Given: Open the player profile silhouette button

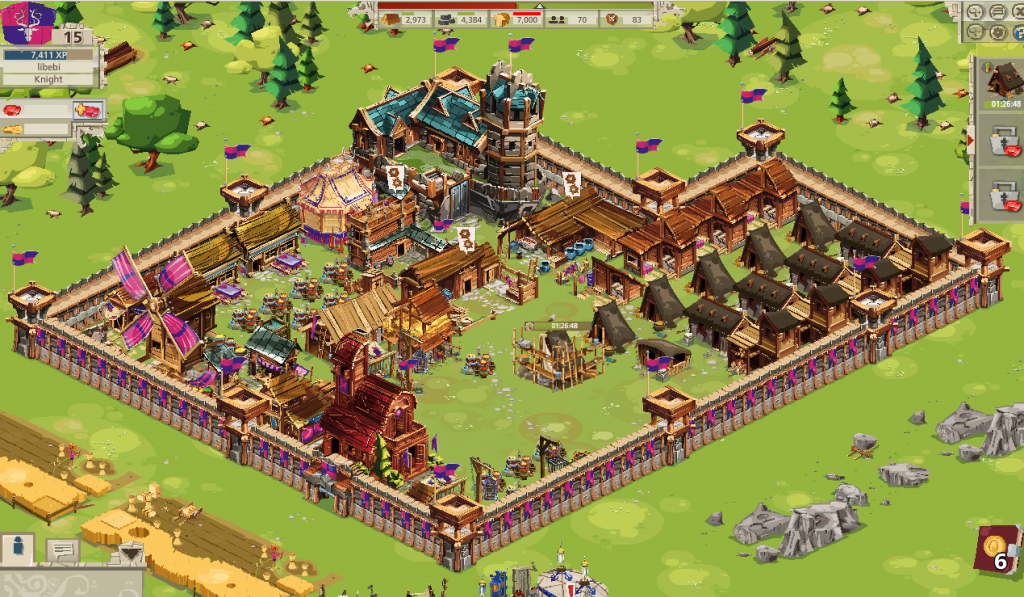Looking at the screenshot, I should coord(18,549).
